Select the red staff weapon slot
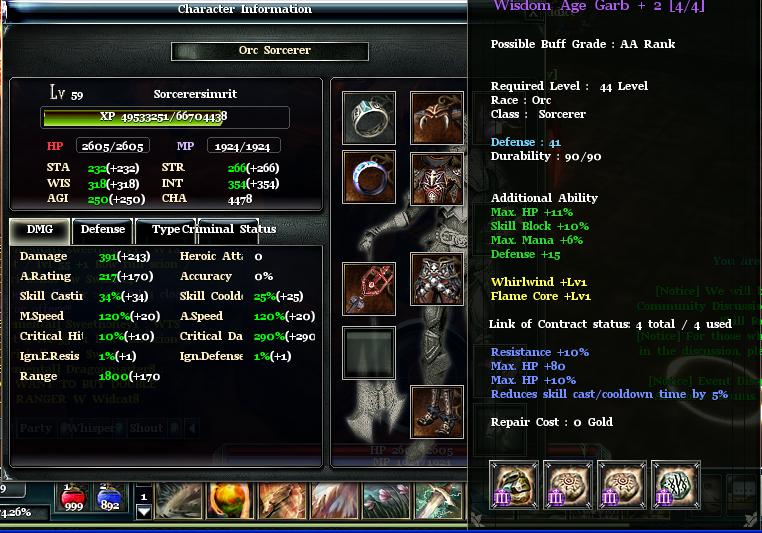762x533 pixels. pos(369,288)
